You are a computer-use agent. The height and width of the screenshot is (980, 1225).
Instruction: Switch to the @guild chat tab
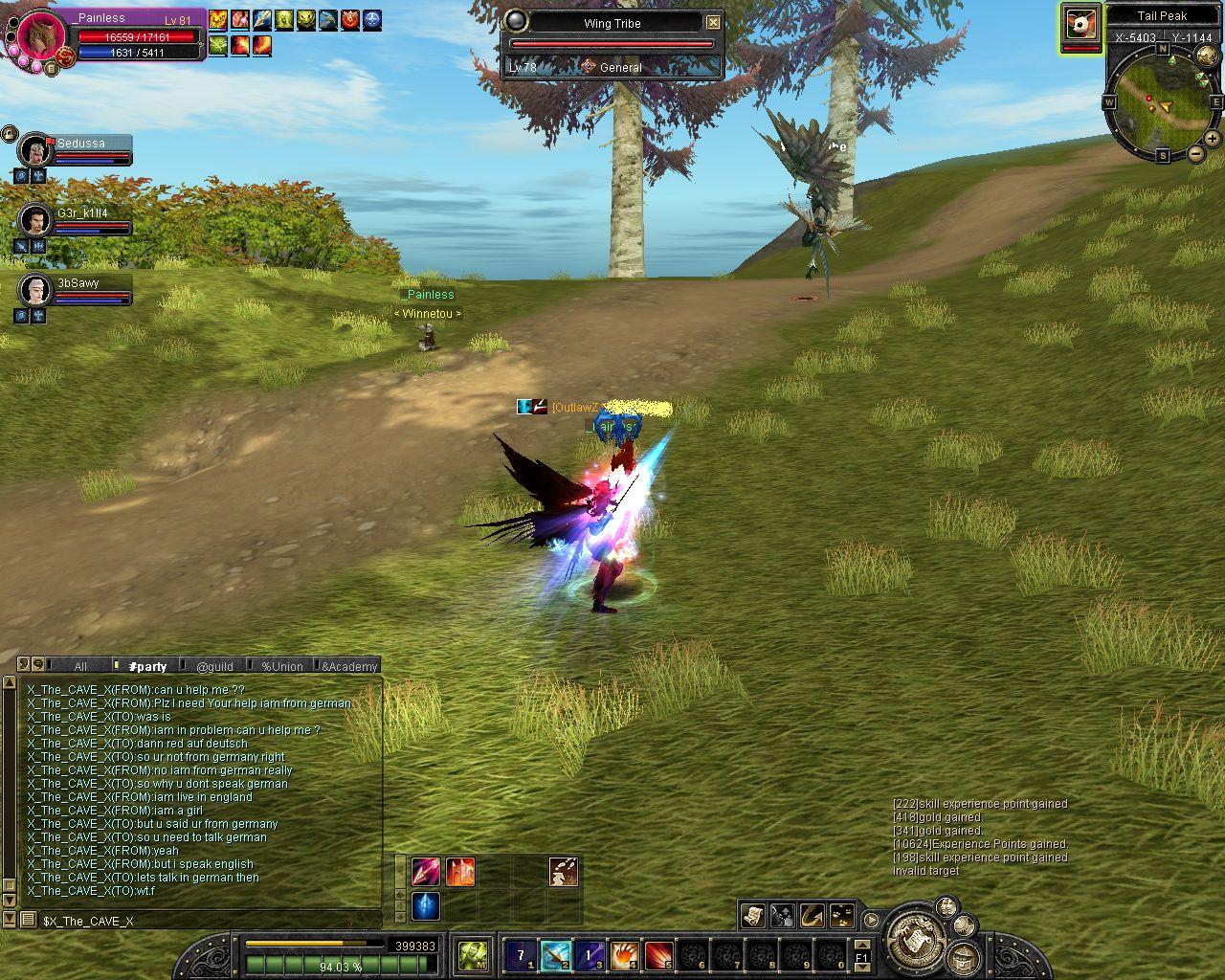point(214,666)
